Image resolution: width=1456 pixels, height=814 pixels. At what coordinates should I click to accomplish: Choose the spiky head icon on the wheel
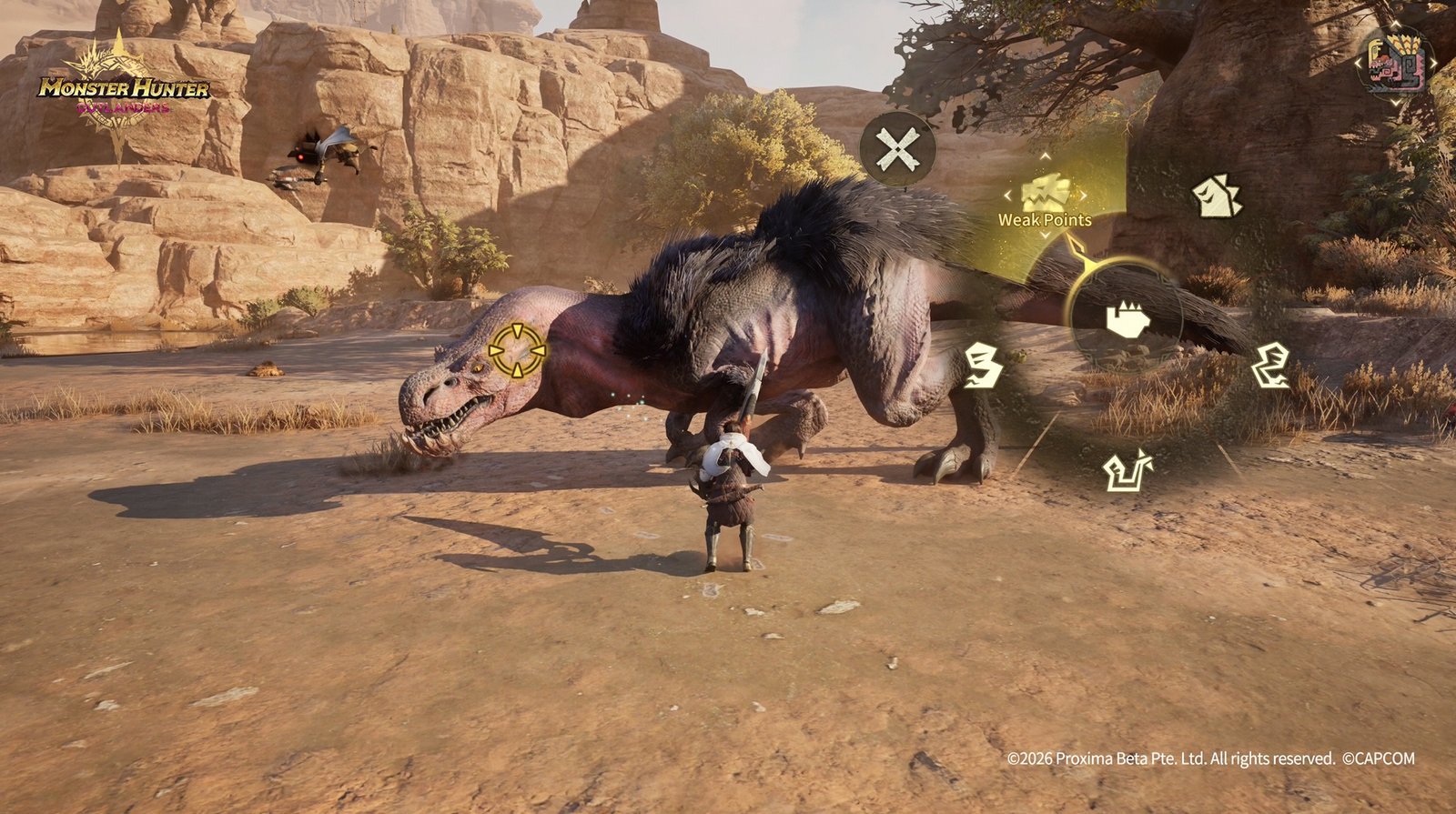click(1217, 197)
